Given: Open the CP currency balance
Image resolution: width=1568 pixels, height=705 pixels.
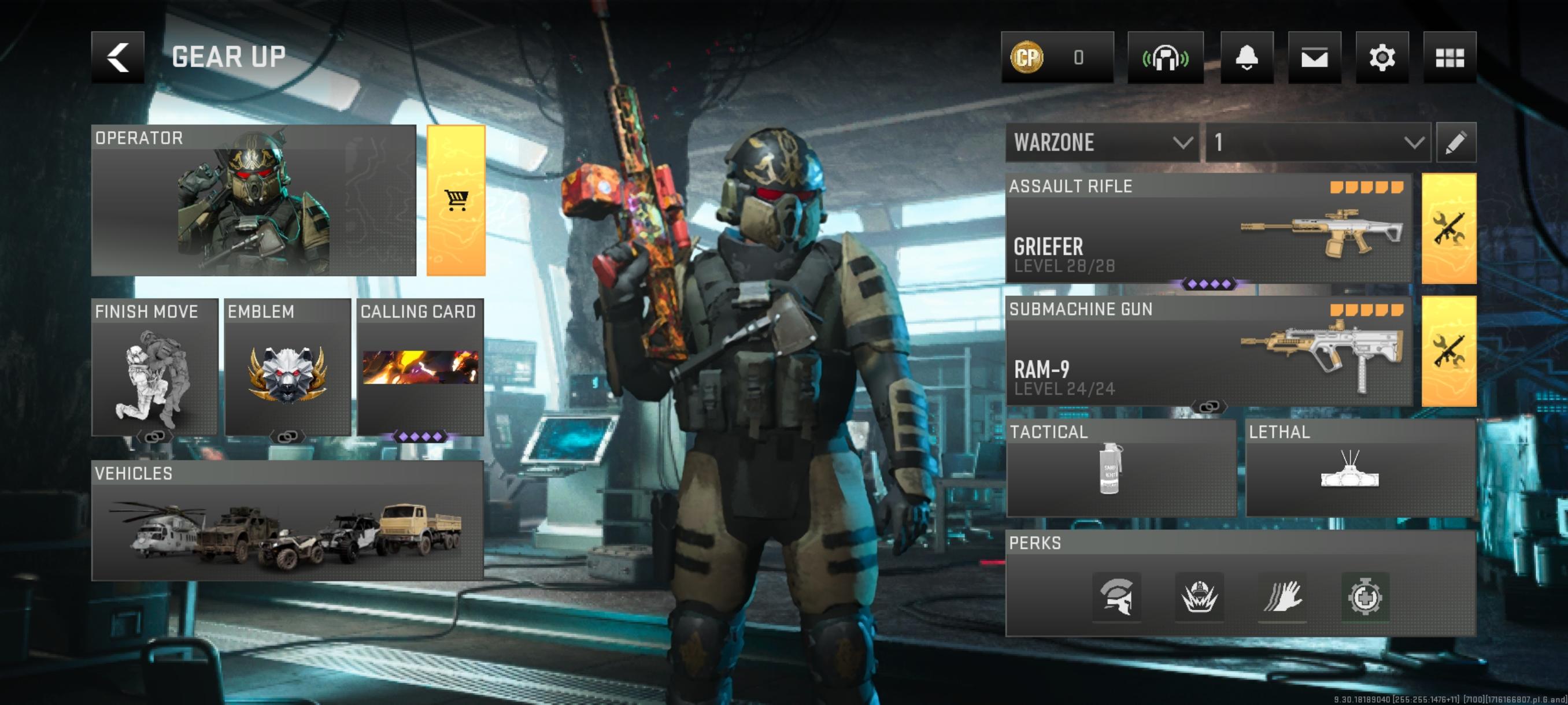Looking at the screenshot, I should pyautogui.click(x=1057, y=57).
